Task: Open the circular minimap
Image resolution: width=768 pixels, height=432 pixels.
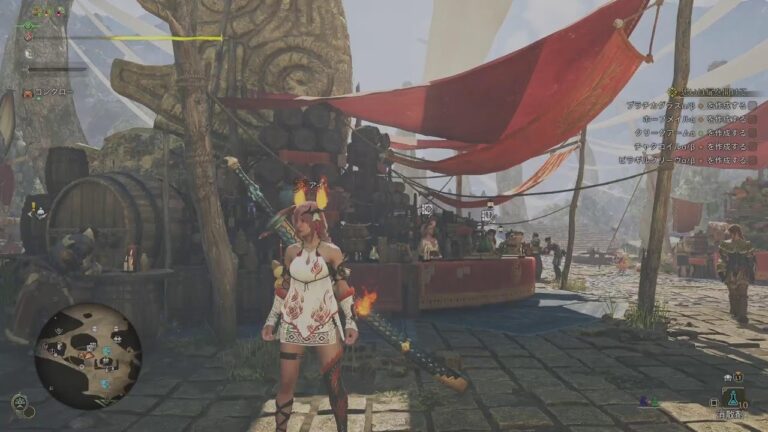Action: 88,356
